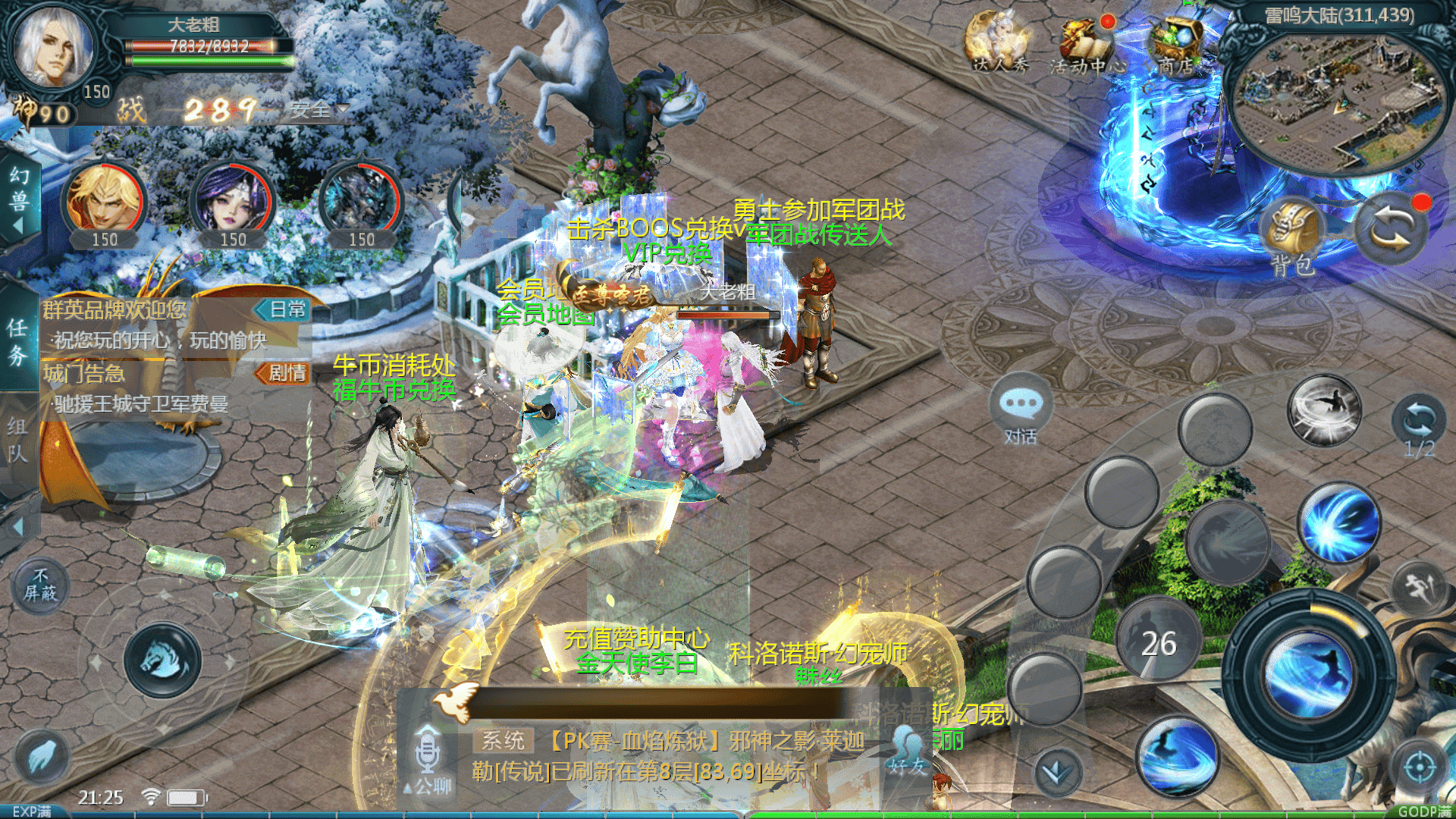Open the 任务 quest tab
The width and height of the screenshot is (1456, 819).
[x=17, y=341]
